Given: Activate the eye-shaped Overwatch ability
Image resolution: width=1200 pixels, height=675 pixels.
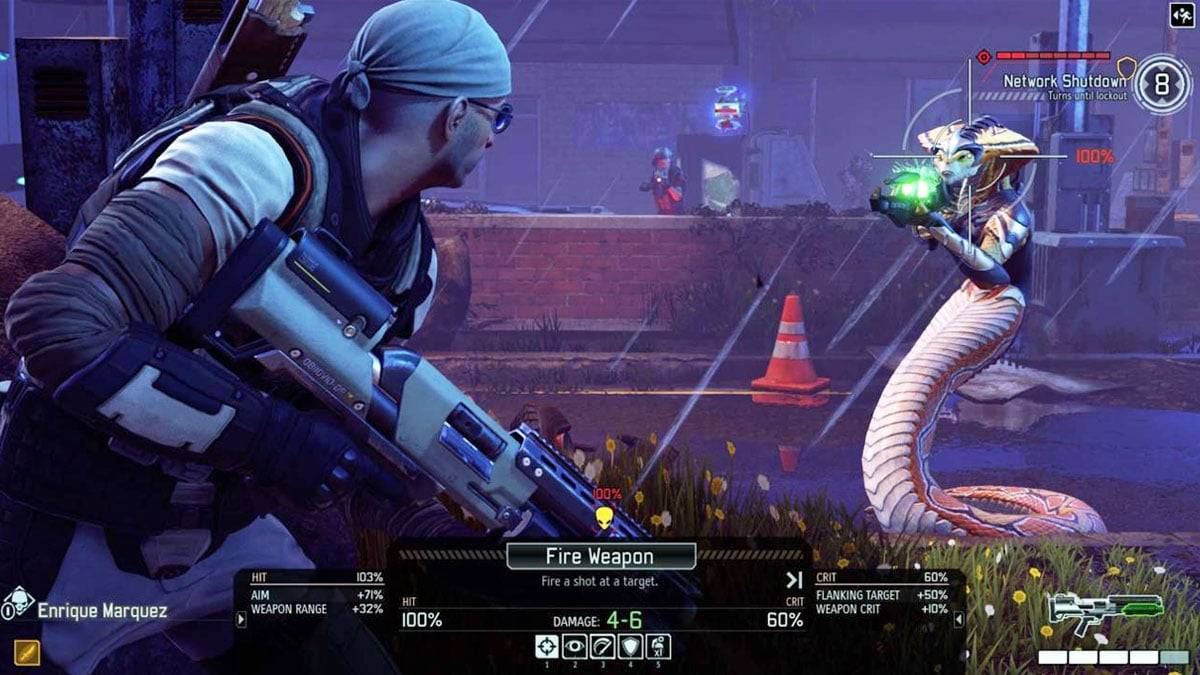Looking at the screenshot, I should tap(574, 646).
